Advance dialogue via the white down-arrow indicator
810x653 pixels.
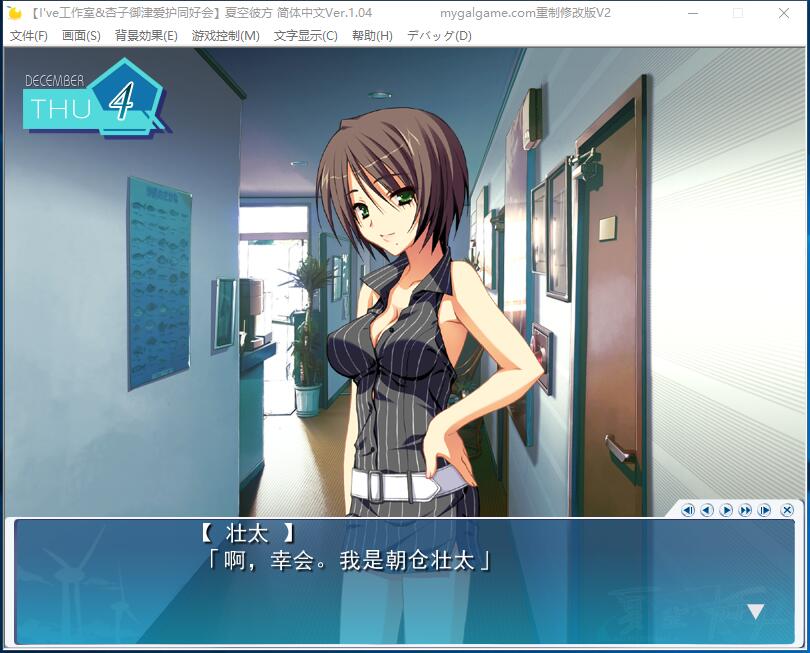coord(756,611)
